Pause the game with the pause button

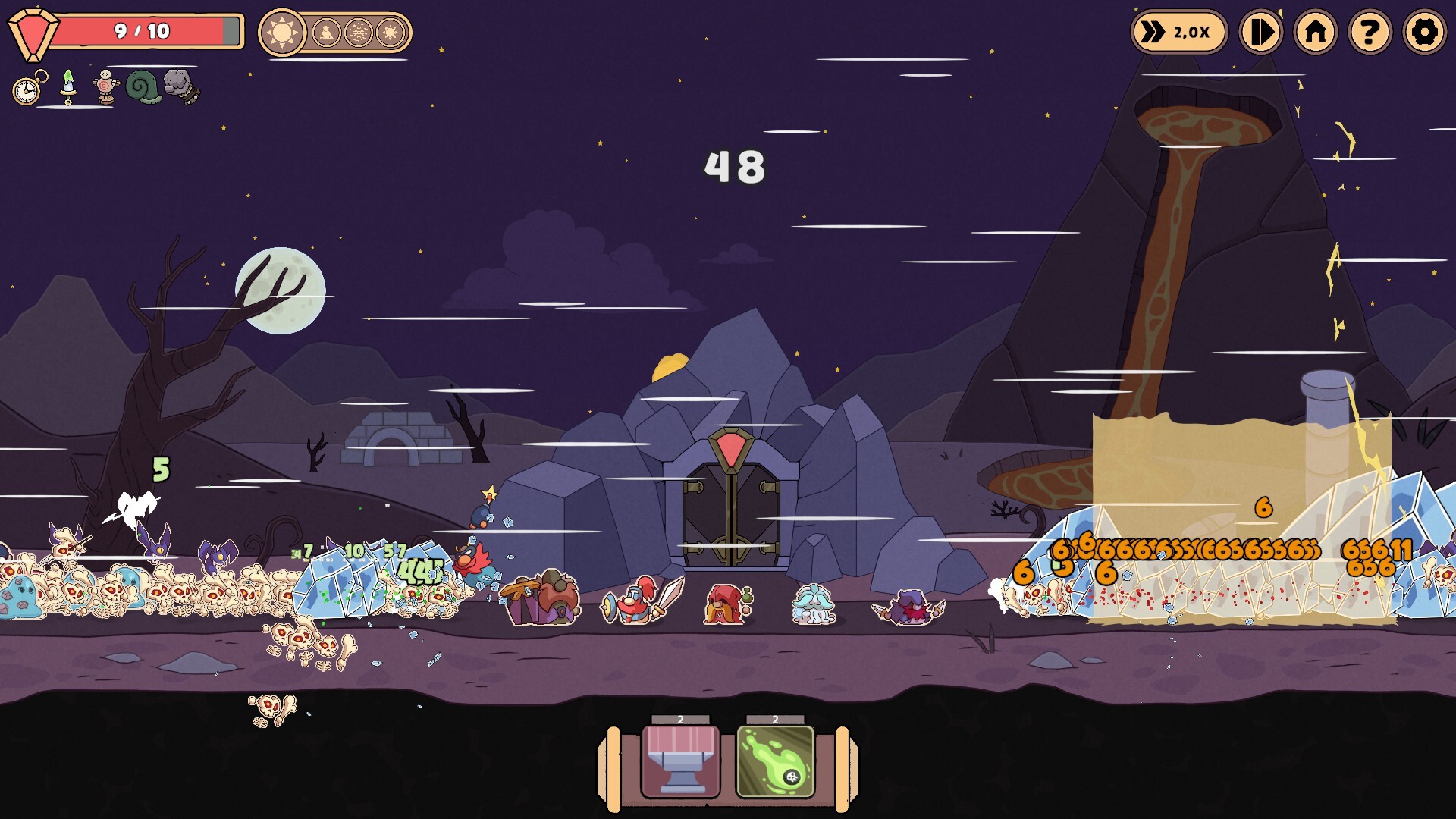[1260, 32]
